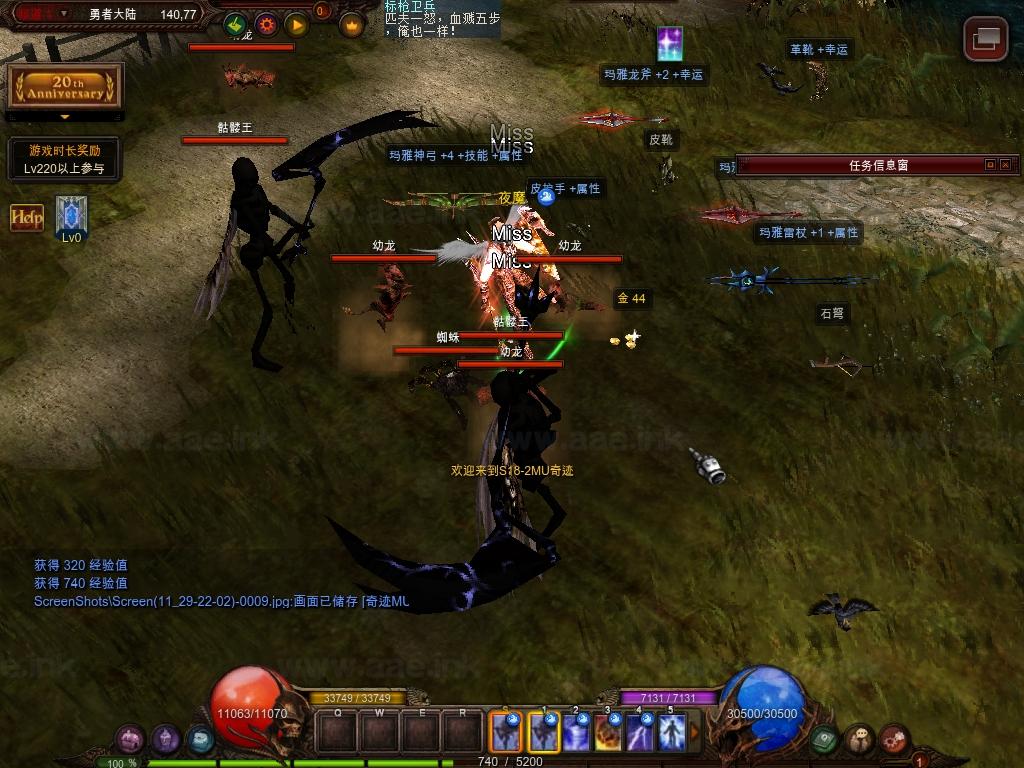The width and height of the screenshot is (1024, 768).
Task: Click the orange play arrow button
Action: coord(296,24)
